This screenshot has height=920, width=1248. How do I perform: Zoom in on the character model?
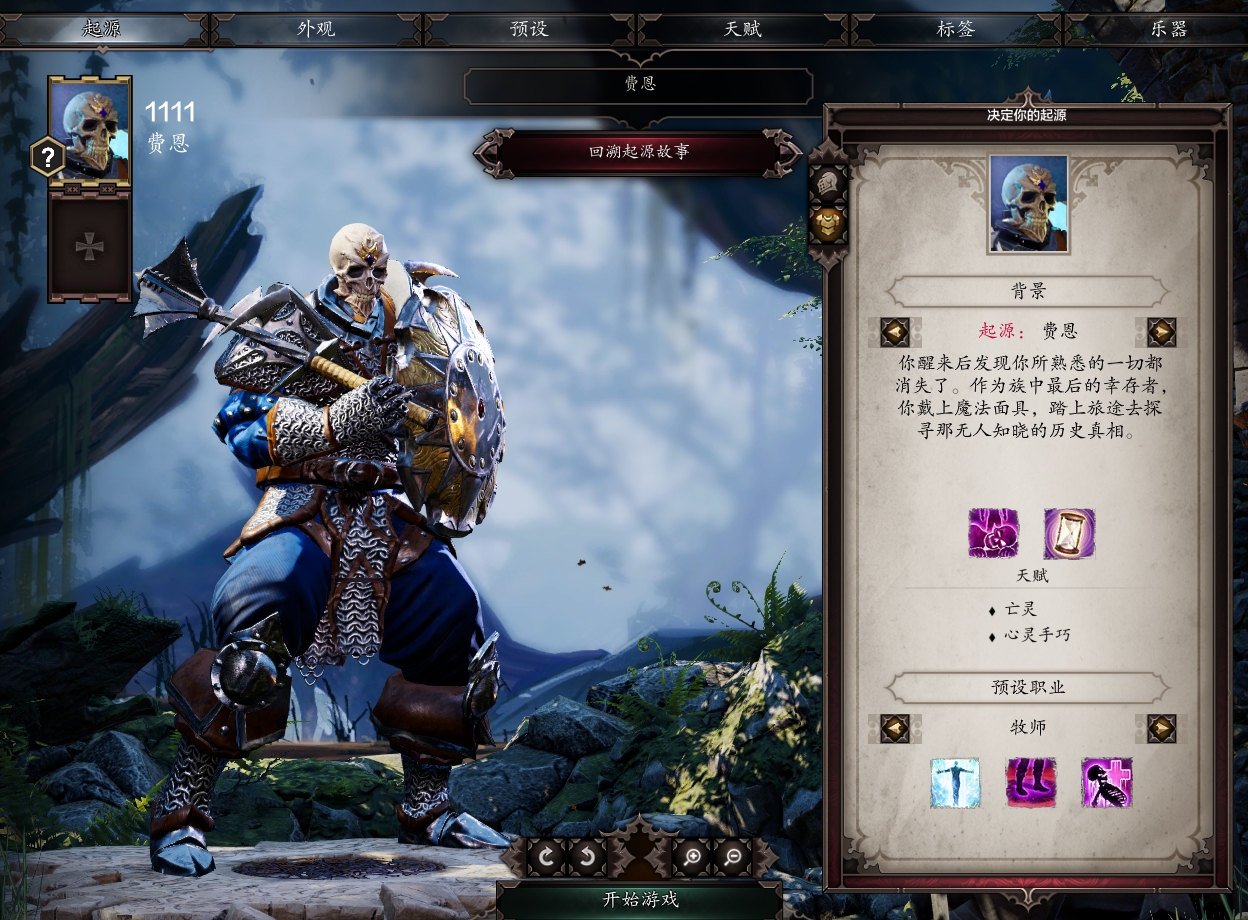(x=692, y=857)
